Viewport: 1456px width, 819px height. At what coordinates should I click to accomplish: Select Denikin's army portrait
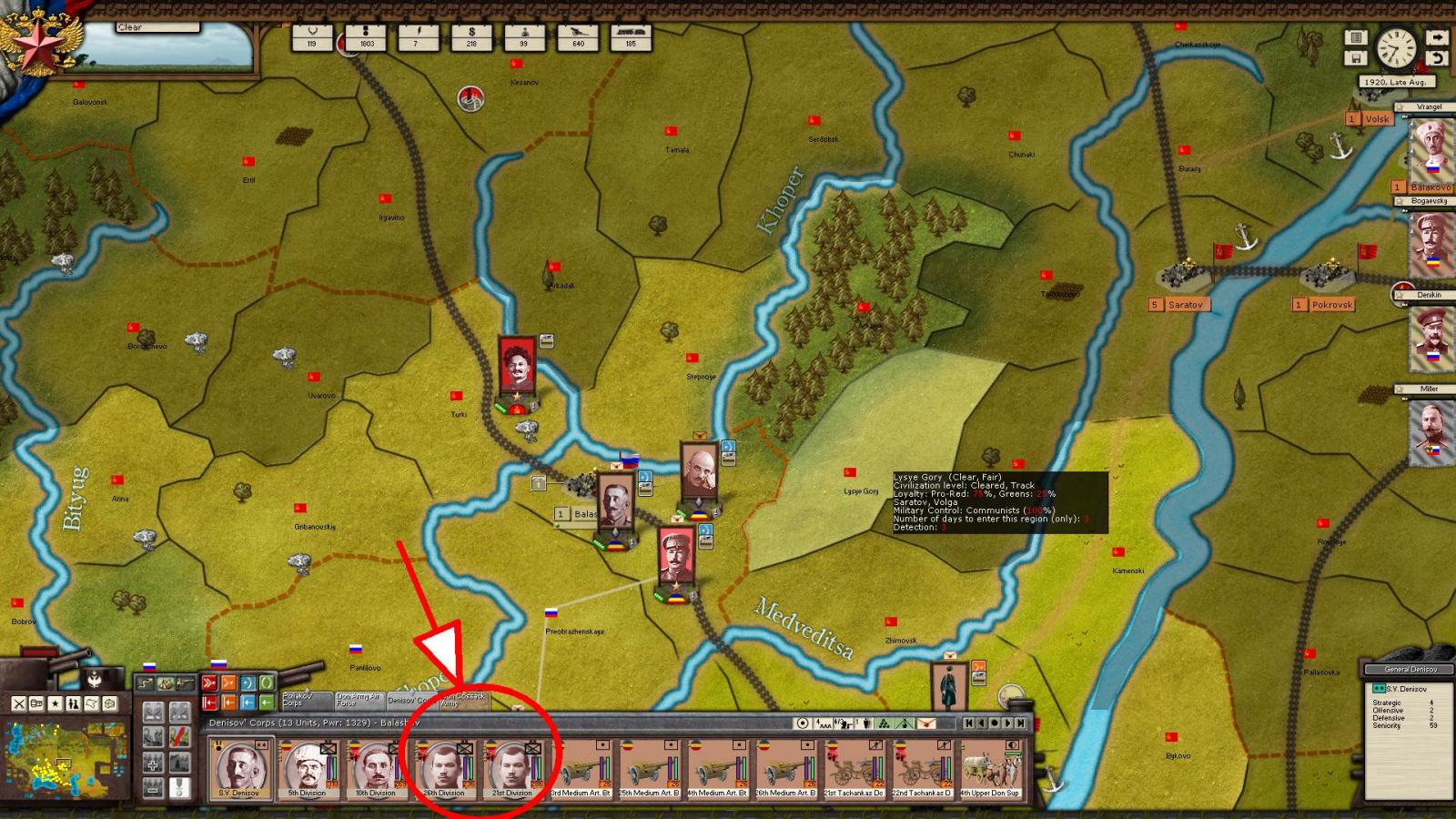coord(1429,339)
